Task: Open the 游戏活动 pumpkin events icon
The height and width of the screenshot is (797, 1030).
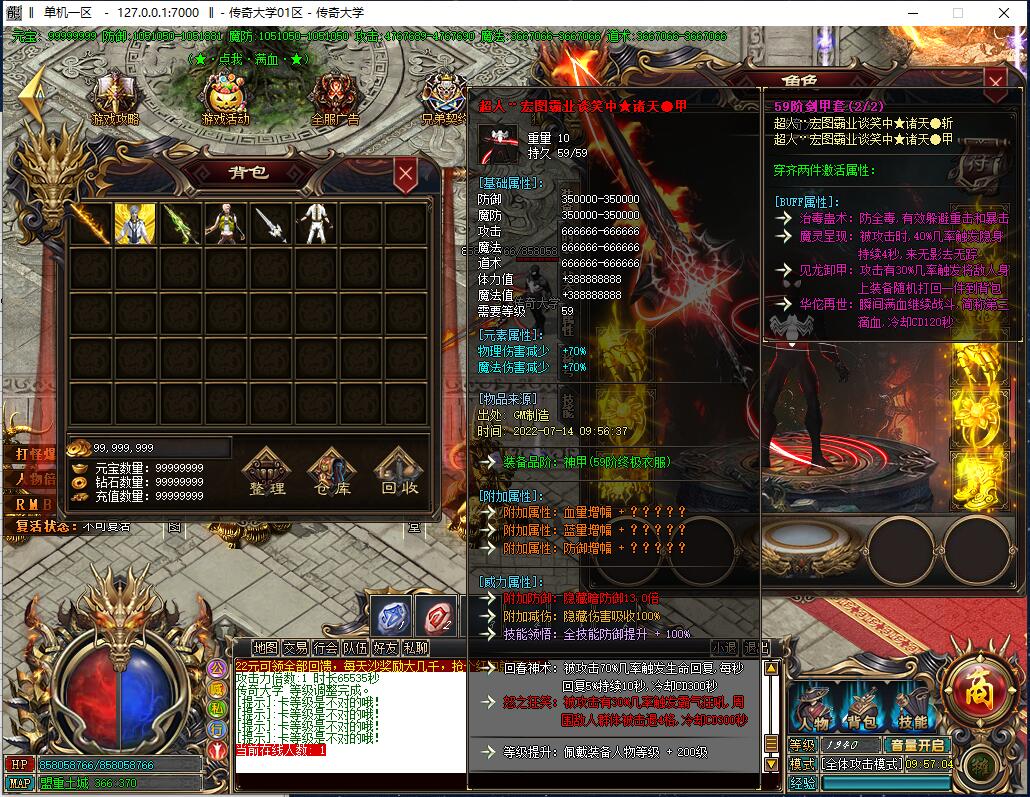Action: click(225, 100)
